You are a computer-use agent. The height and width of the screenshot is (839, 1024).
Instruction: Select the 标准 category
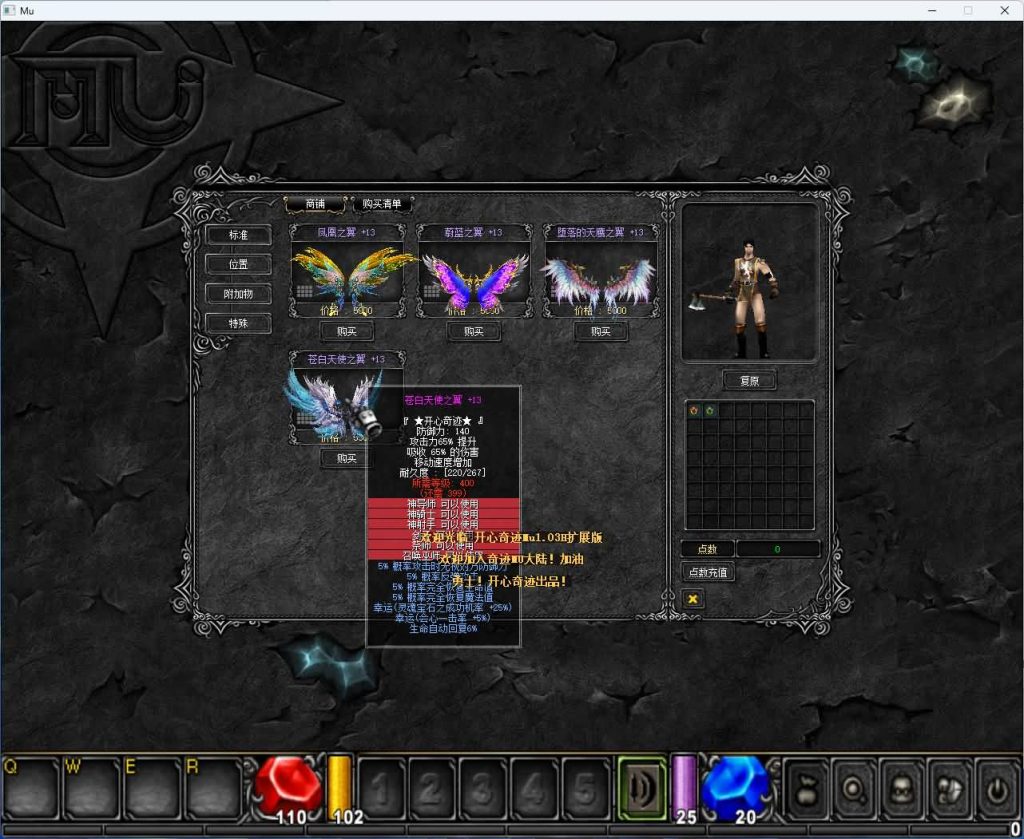click(238, 235)
